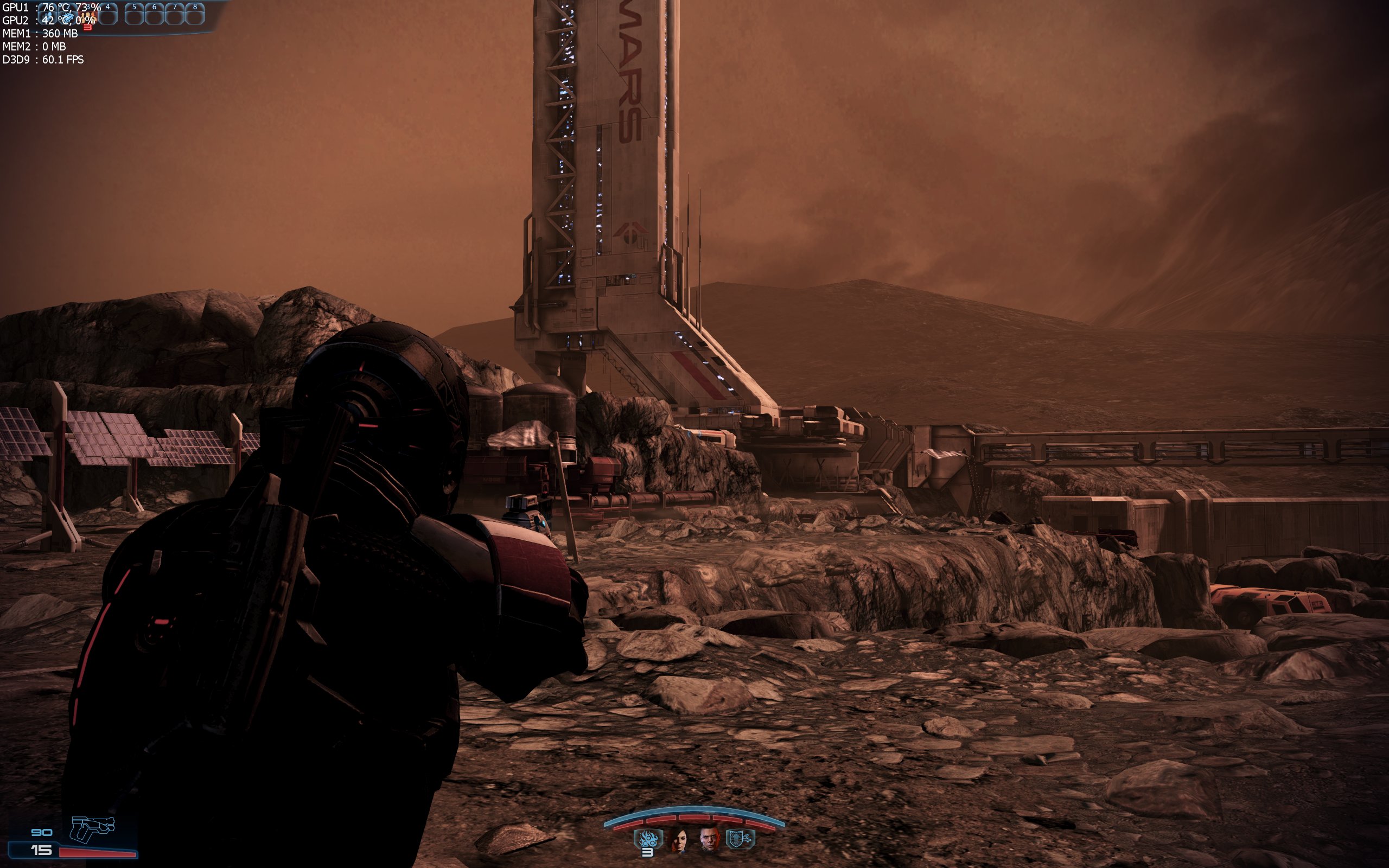Select the pistol weapon icon

(92, 829)
